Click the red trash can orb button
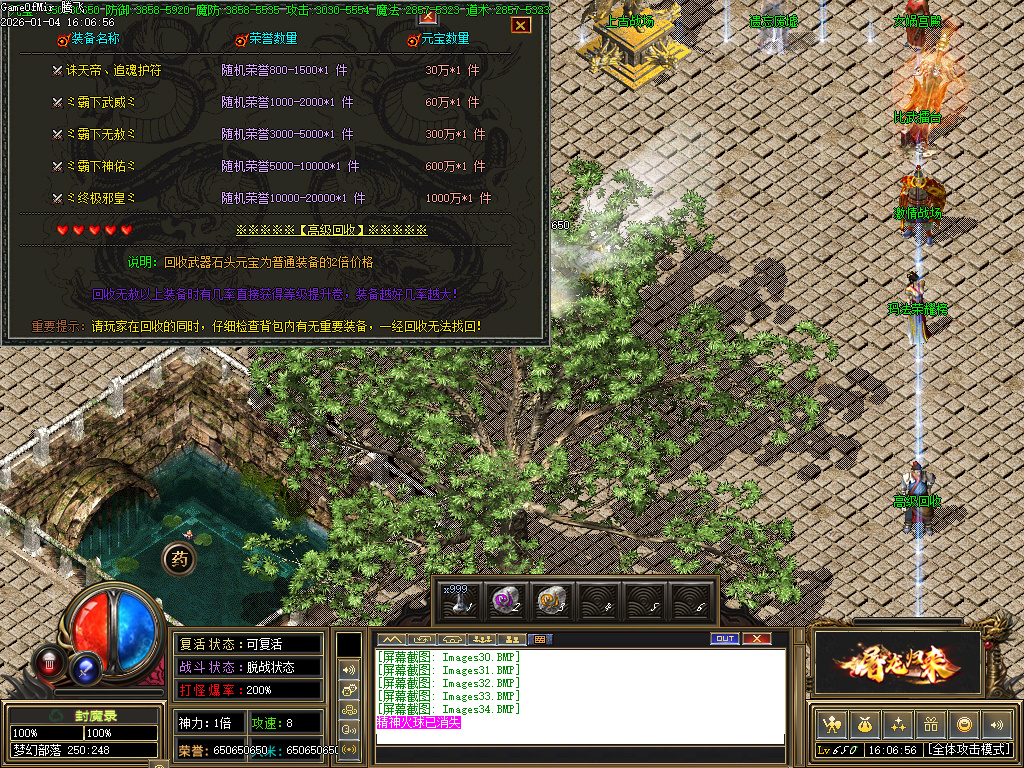The width and height of the screenshot is (1024, 768). click(x=48, y=661)
